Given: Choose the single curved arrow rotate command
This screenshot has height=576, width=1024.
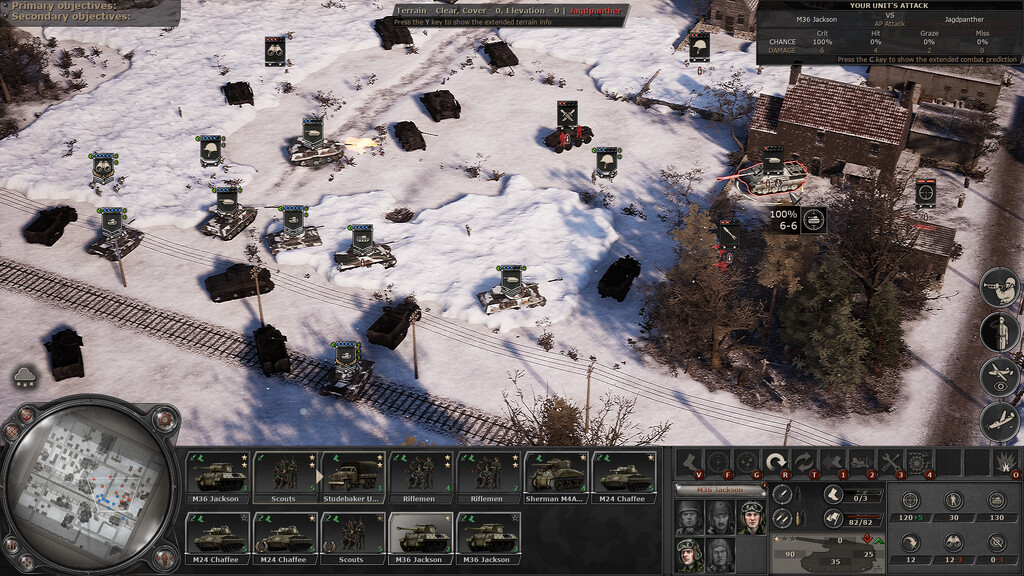Looking at the screenshot, I should pyautogui.click(x=774, y=462).
